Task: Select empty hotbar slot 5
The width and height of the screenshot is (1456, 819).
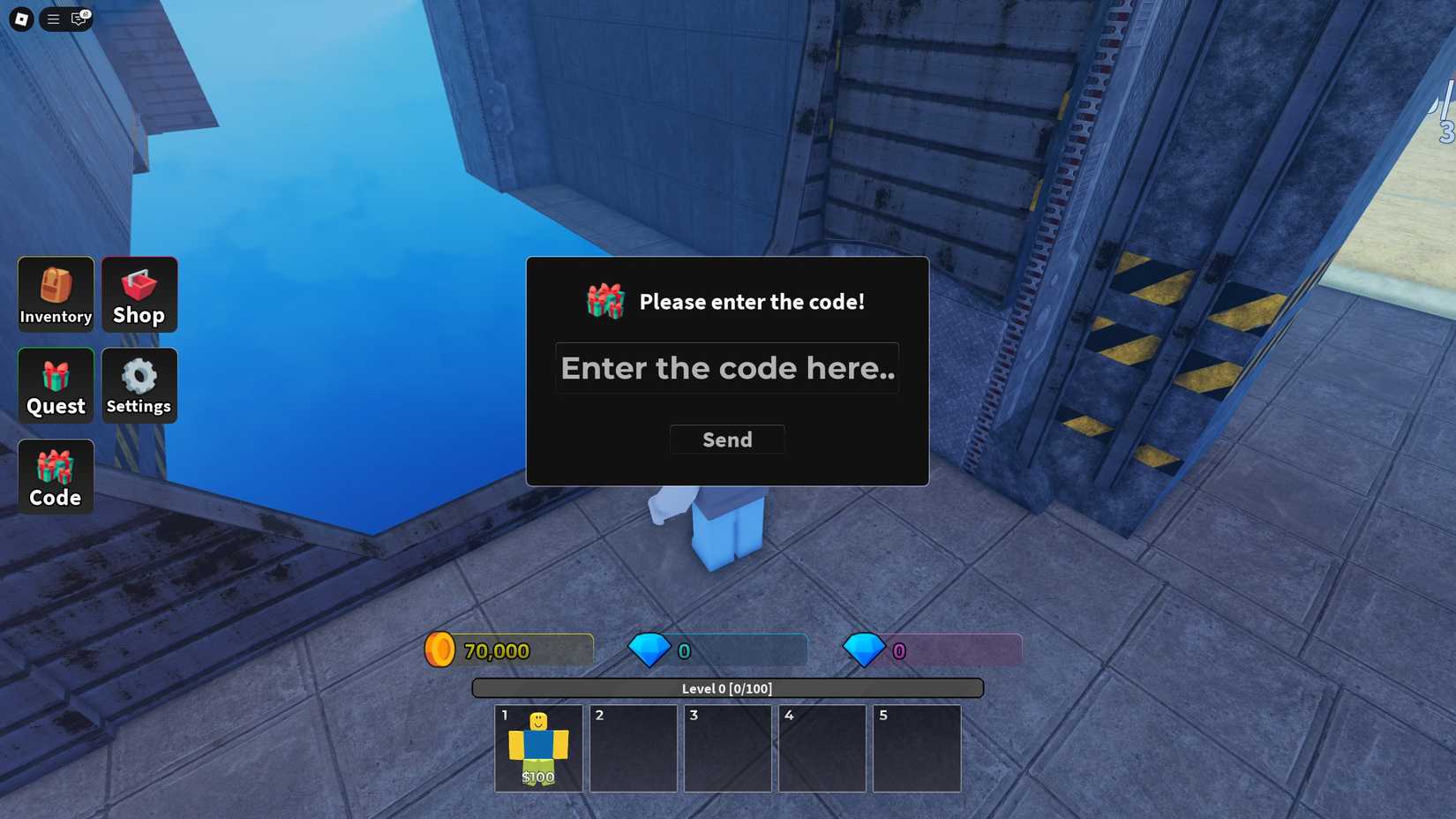Action: (x=917, y=748)
